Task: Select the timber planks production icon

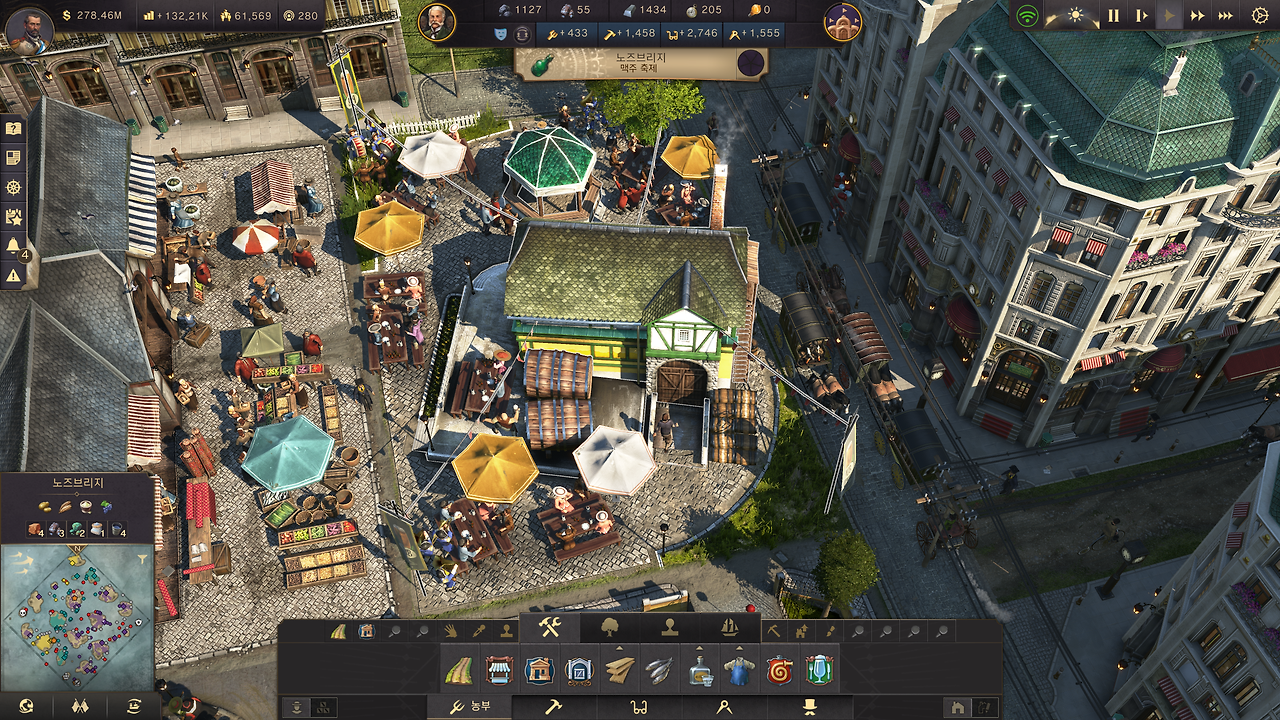Action: 620,670
